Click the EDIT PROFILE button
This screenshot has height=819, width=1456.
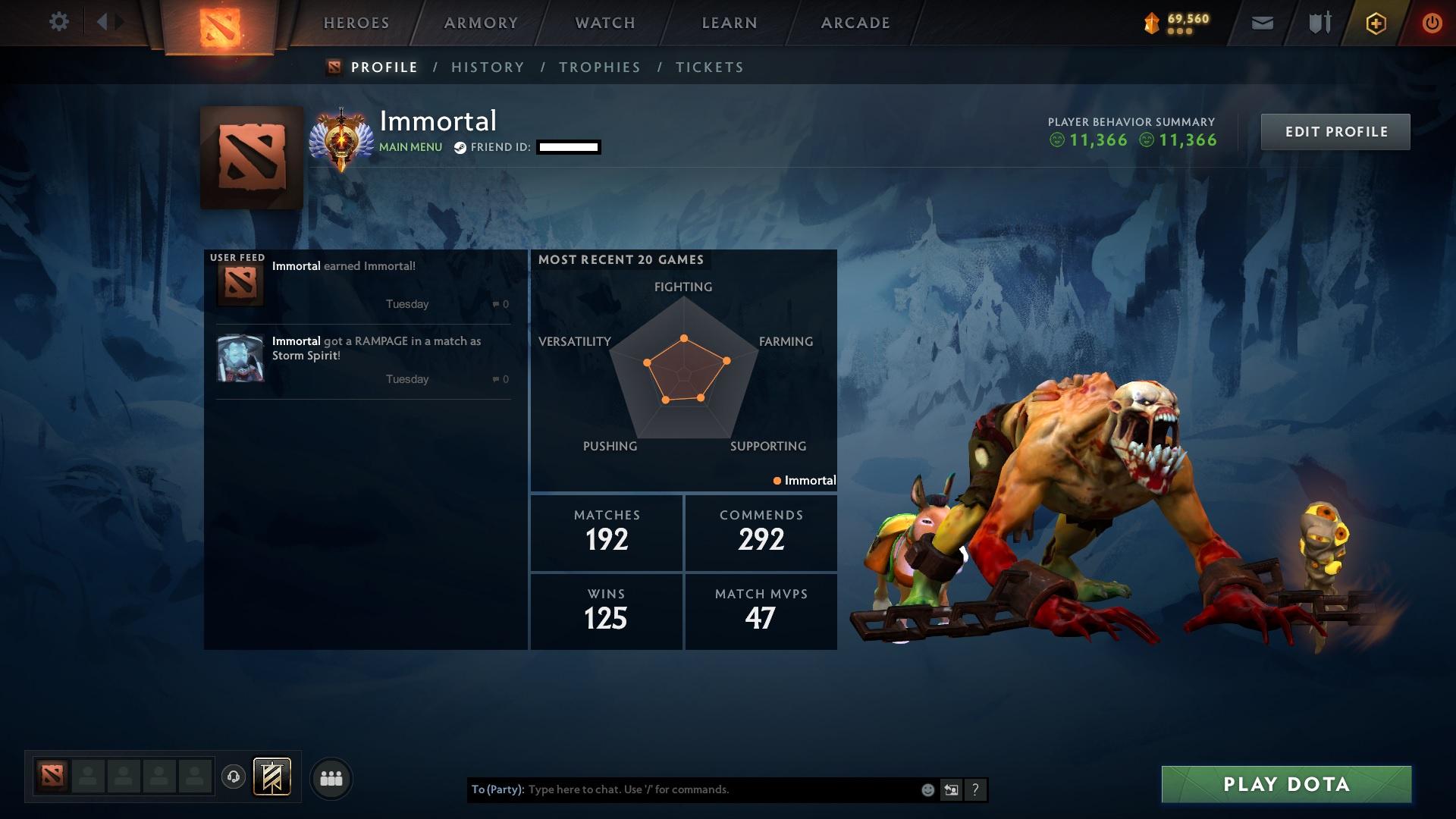(1335, 131)
